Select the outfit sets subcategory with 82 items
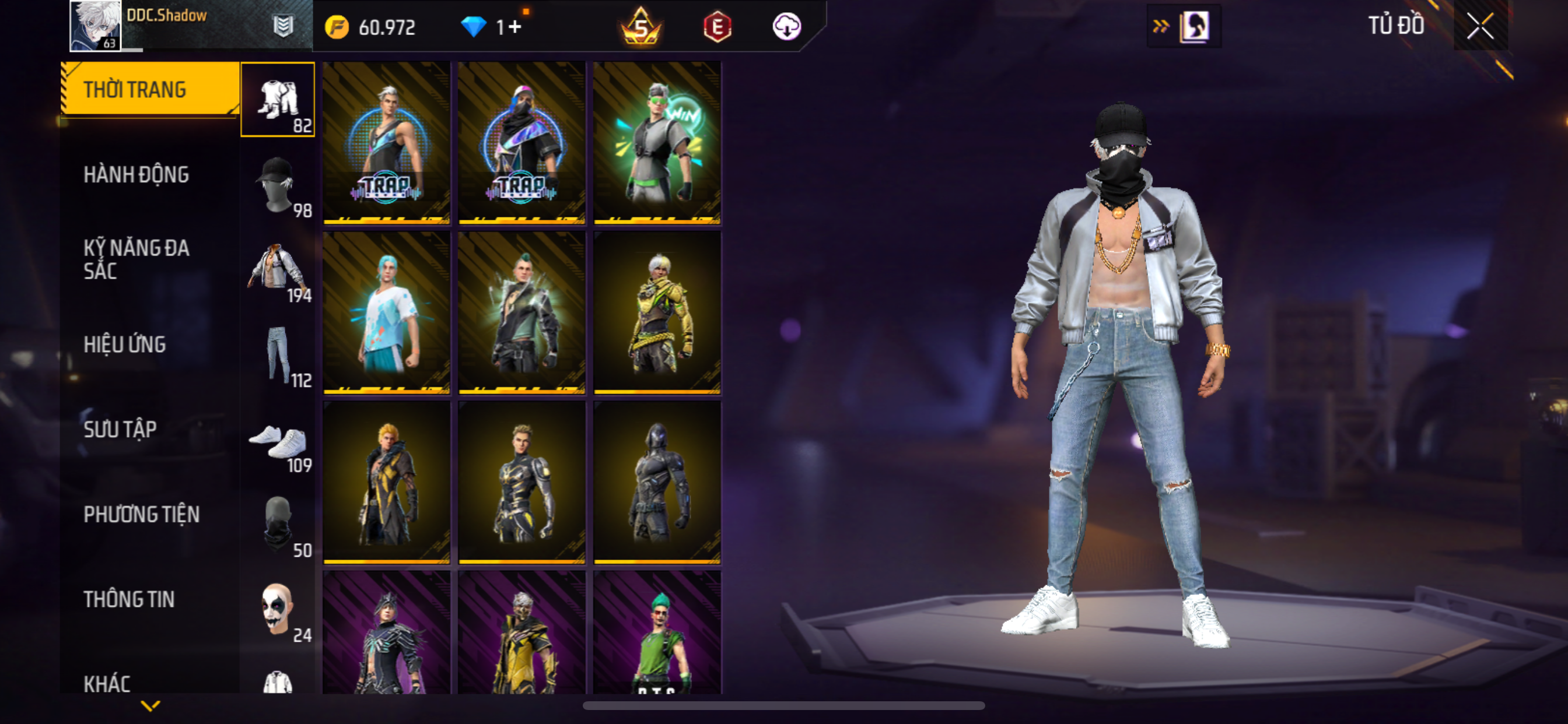This screenshot has height=724, width=1568. [278, 100]
